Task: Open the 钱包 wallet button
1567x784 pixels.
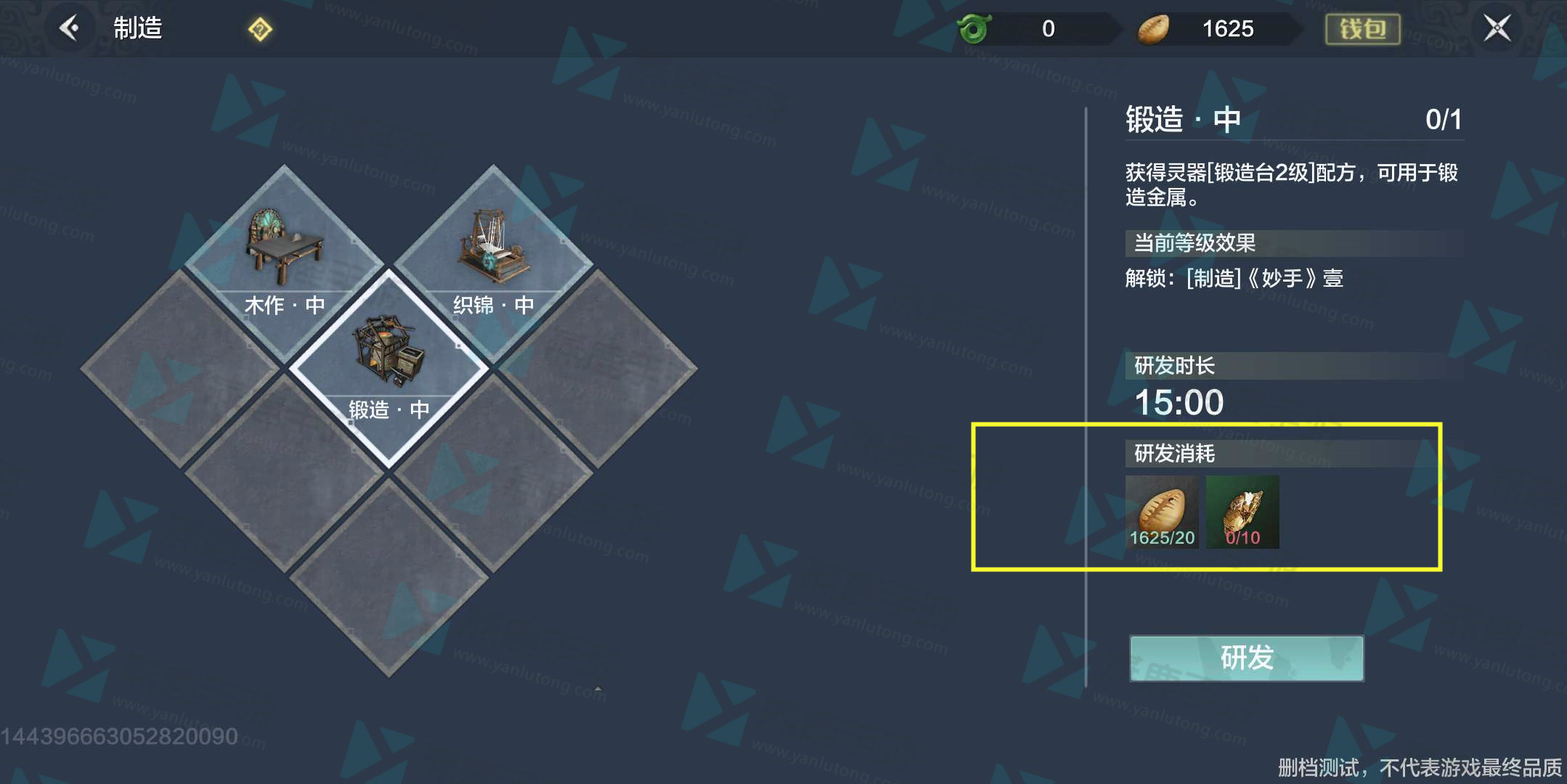Action: pyautogui.click(x=1362, y=29)
